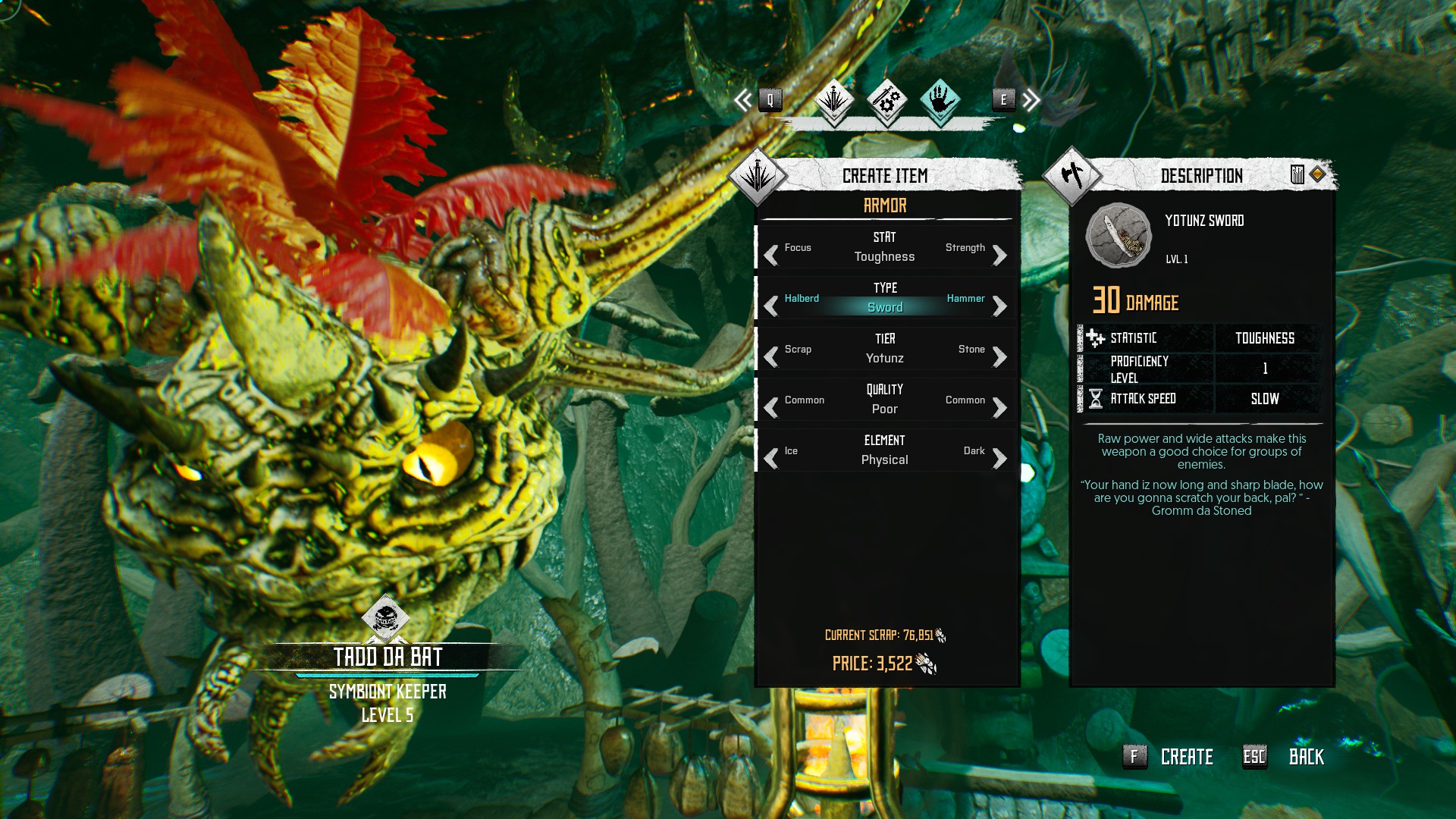Lower Tier to Scrap
Image resolution: width=1456 pixels, height=819 pixels.
click(x=772, y=357)
